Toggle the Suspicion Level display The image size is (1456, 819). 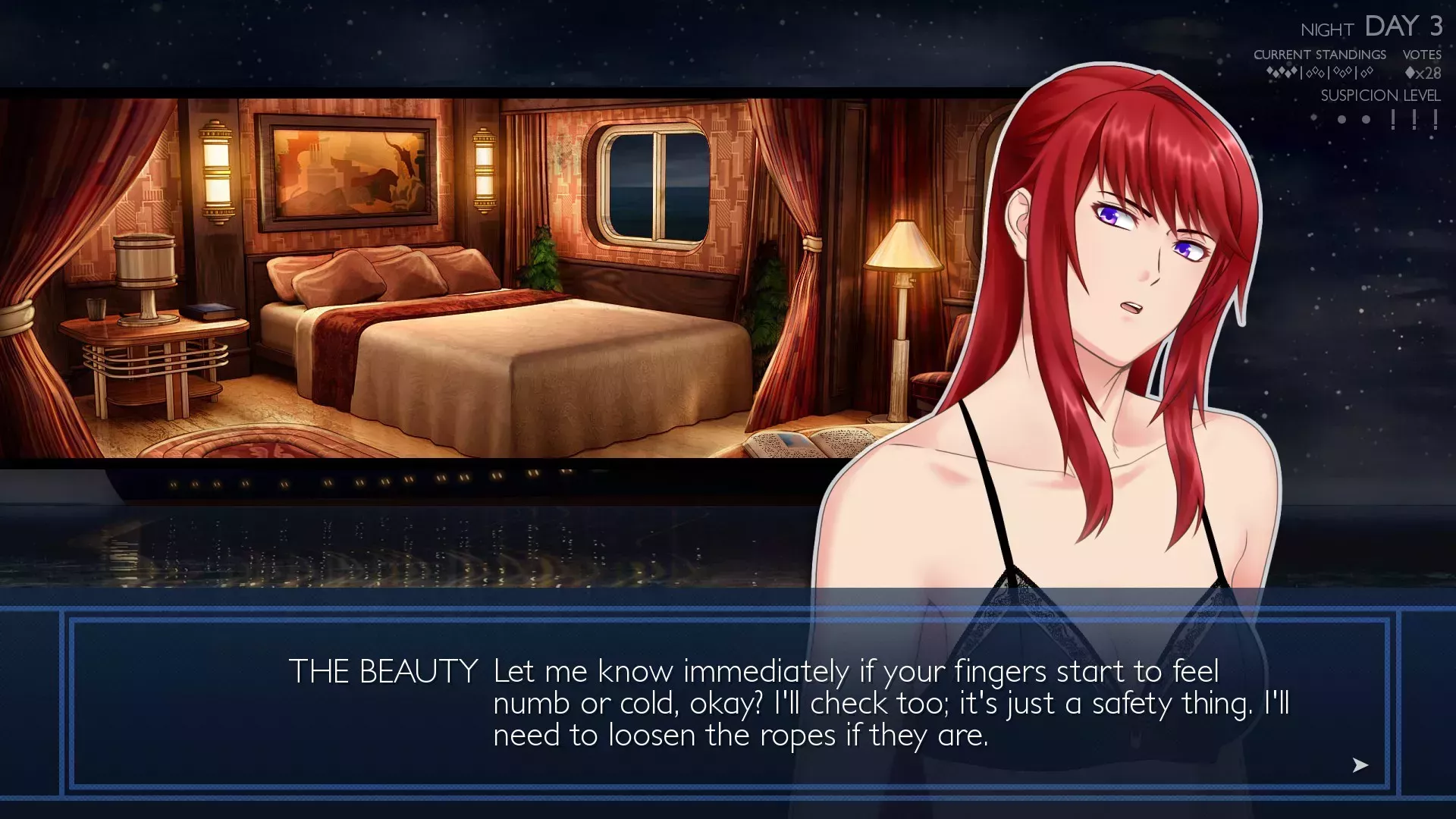pos(1380,96)
